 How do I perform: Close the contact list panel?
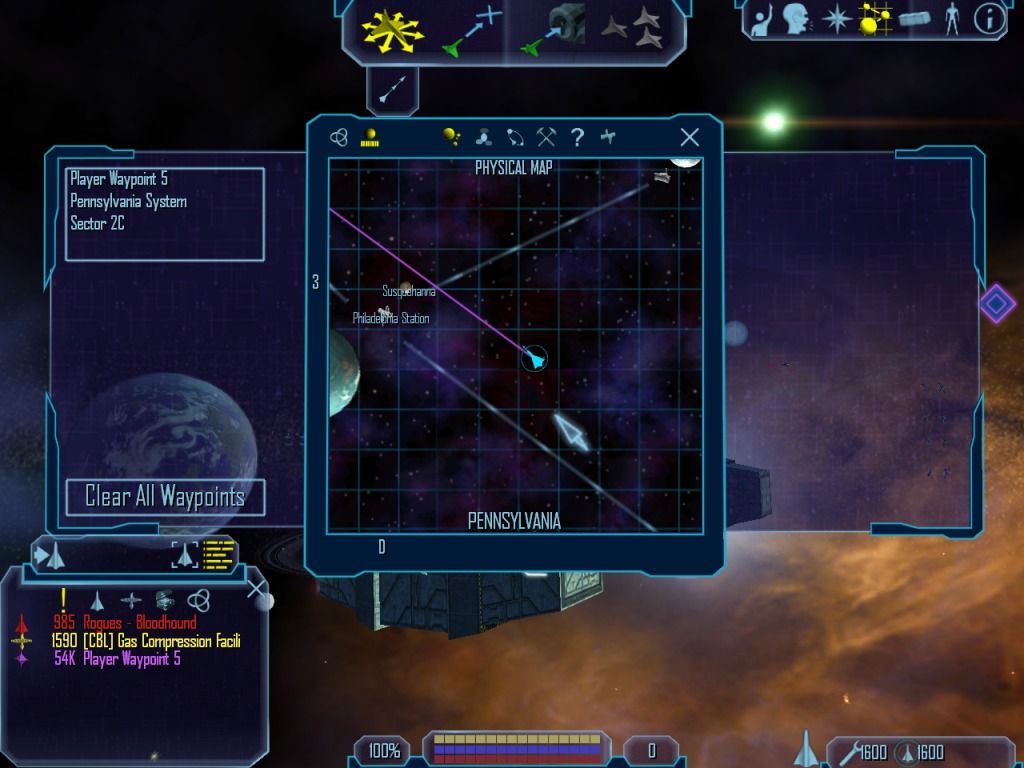[x=257, y=588]
